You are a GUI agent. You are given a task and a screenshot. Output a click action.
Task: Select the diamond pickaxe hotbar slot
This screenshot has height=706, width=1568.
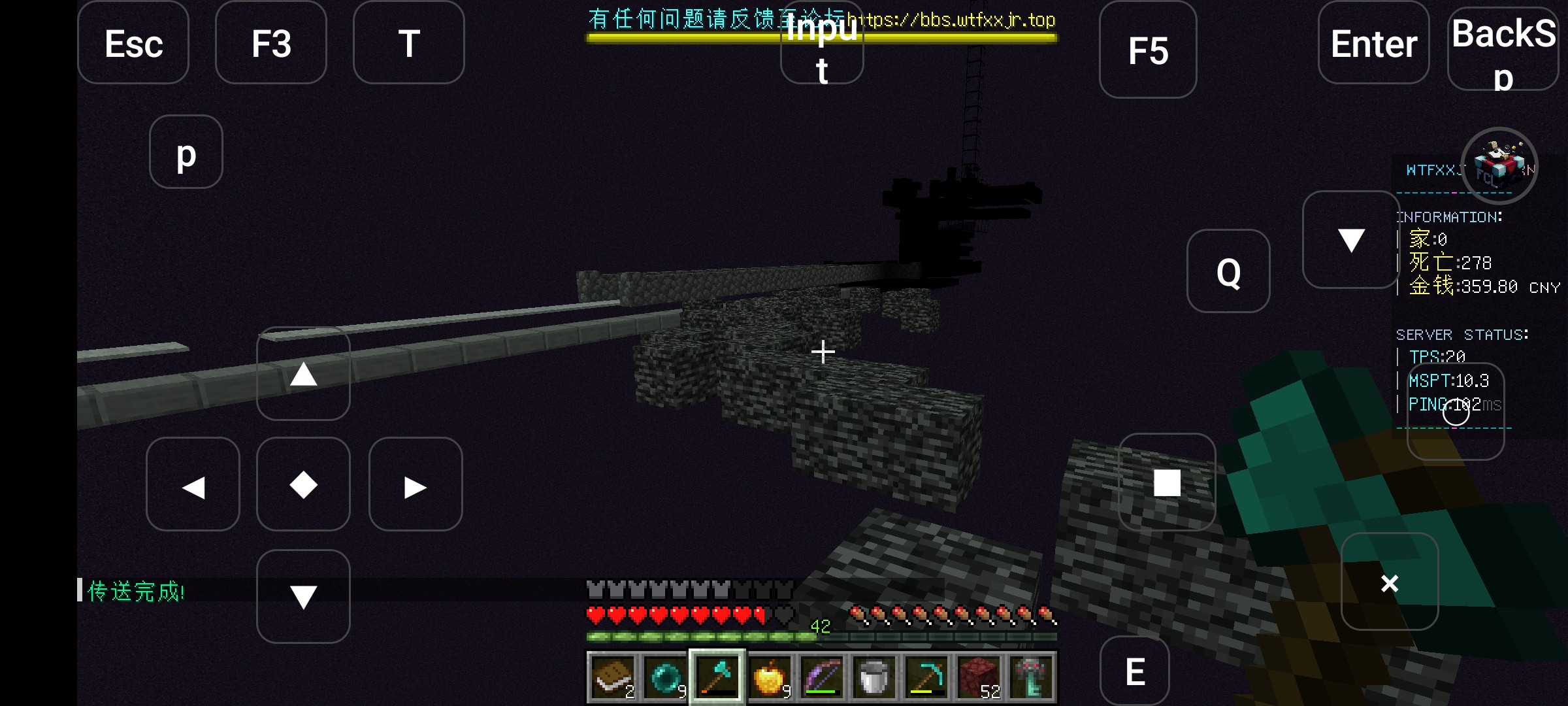(926, 677)
